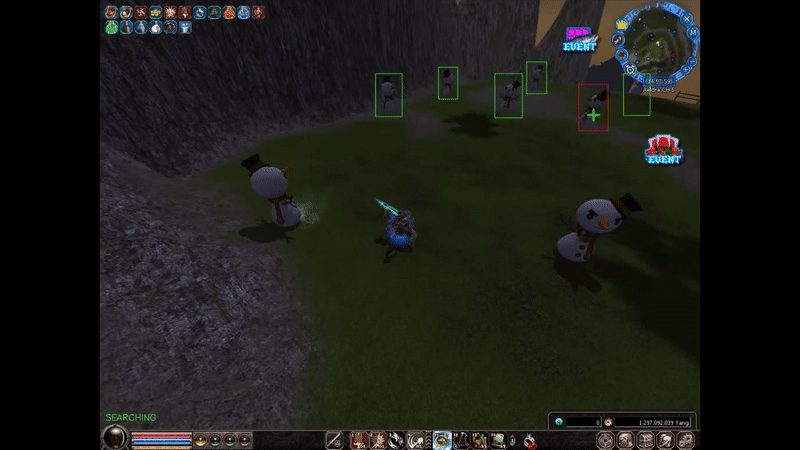Open the red cards EVENT icon
The image size is (800, 450).
point(663,150)
